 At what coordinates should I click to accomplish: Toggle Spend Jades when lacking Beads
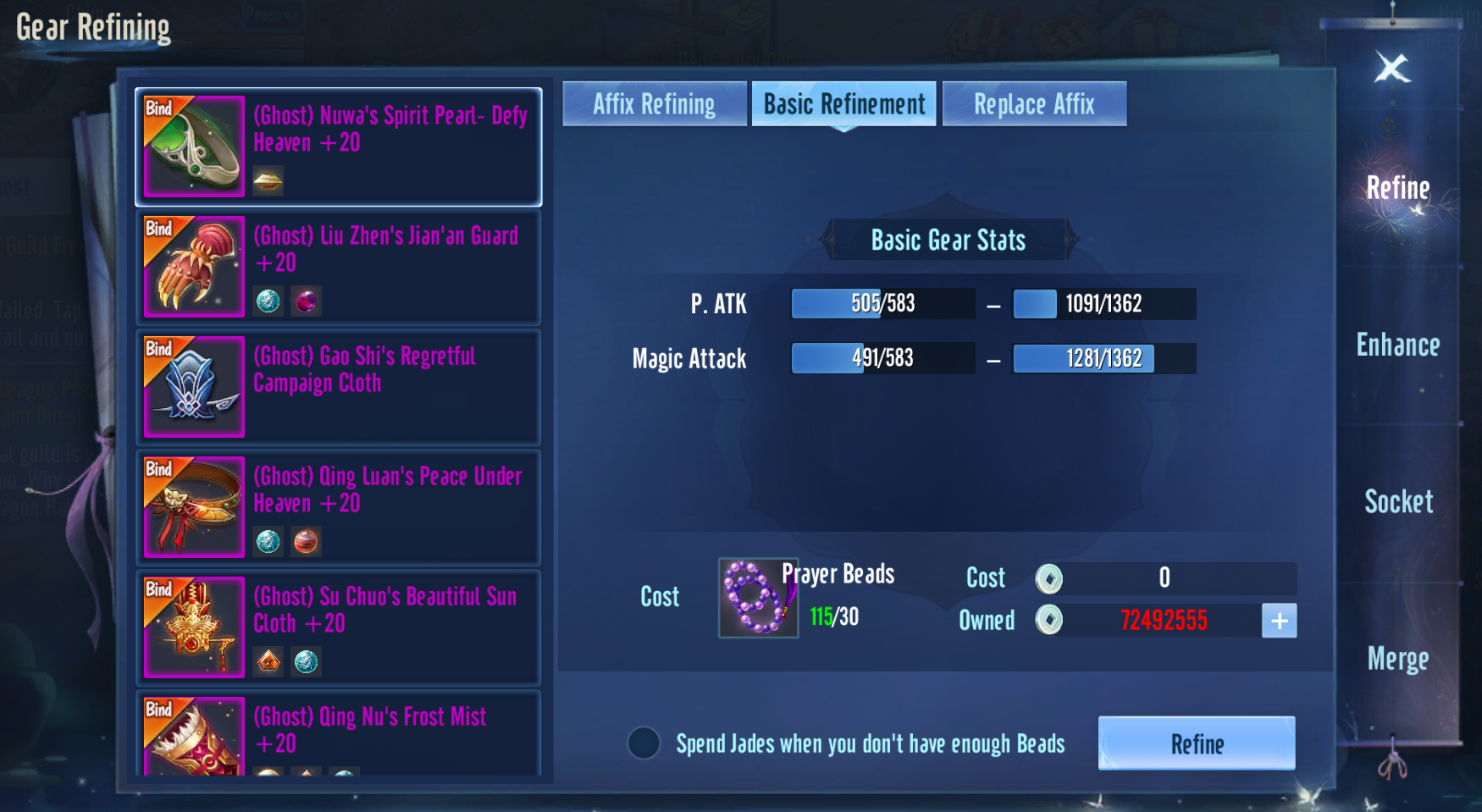pos(644,743)
